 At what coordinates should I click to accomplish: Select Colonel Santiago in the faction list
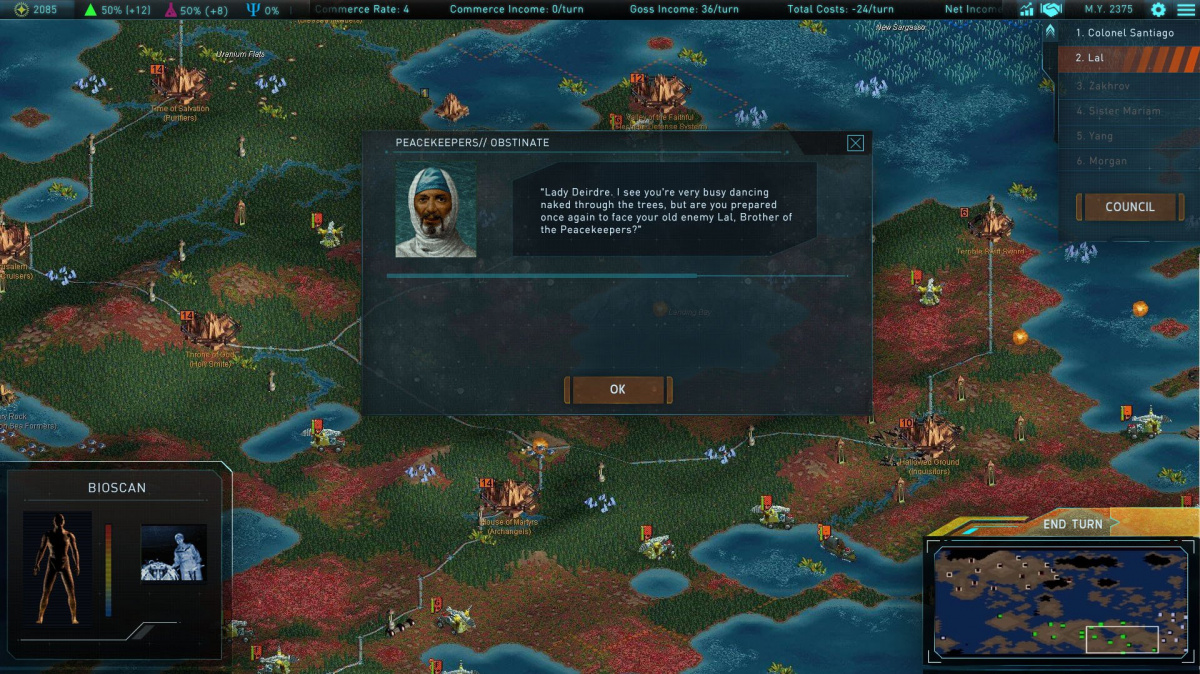pyautogui.click(x=1125, y=33)
